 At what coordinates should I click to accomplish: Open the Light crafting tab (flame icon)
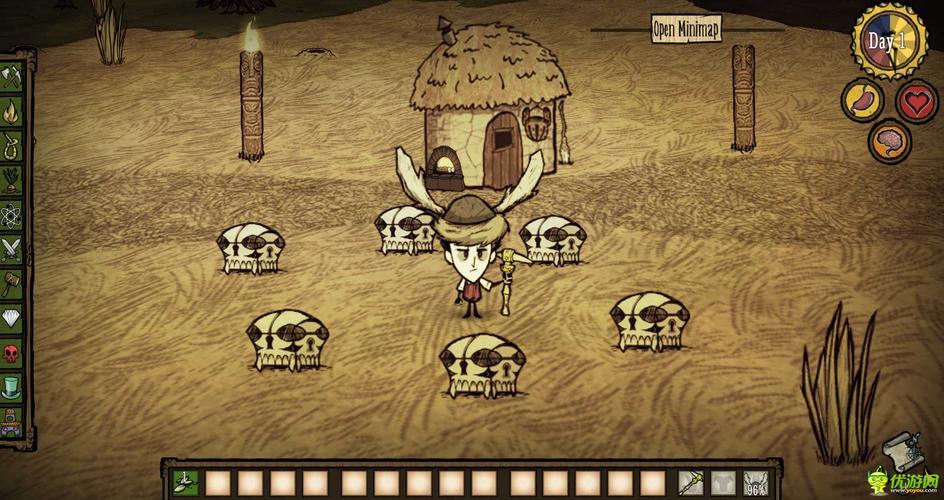[x=12, y=109]
